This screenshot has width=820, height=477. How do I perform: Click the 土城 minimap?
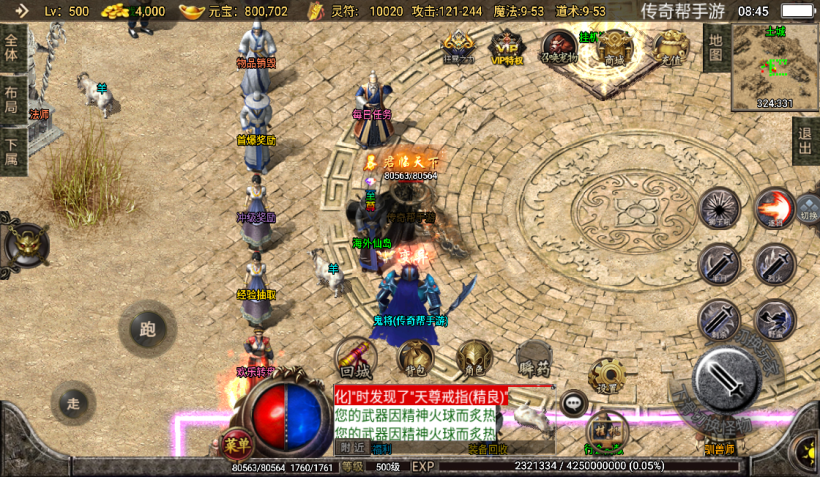click(775, 66)
